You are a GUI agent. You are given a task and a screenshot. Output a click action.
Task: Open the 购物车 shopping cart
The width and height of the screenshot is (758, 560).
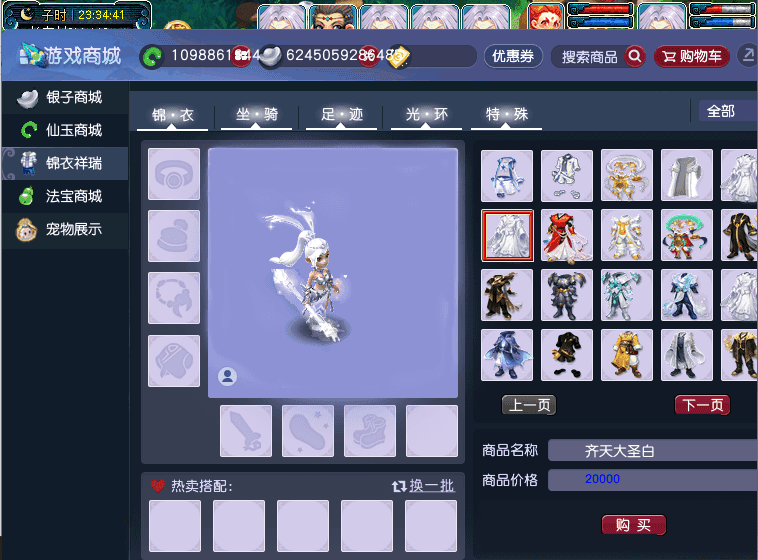692,57
